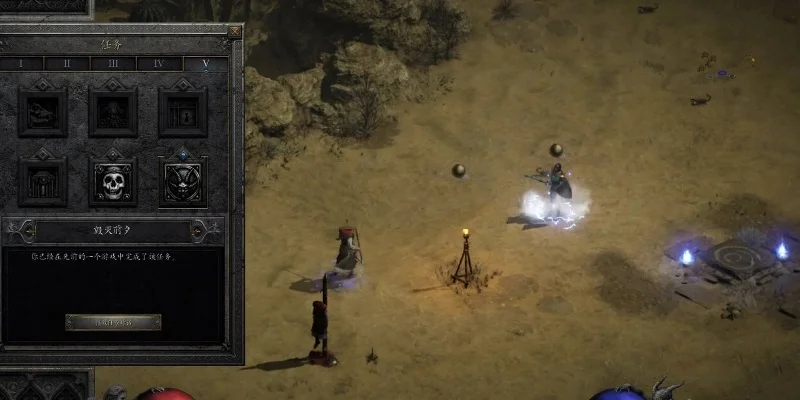The image size is (800, 400).
Task: Select the keyhole door quest icon
Action: coord(183,111)
